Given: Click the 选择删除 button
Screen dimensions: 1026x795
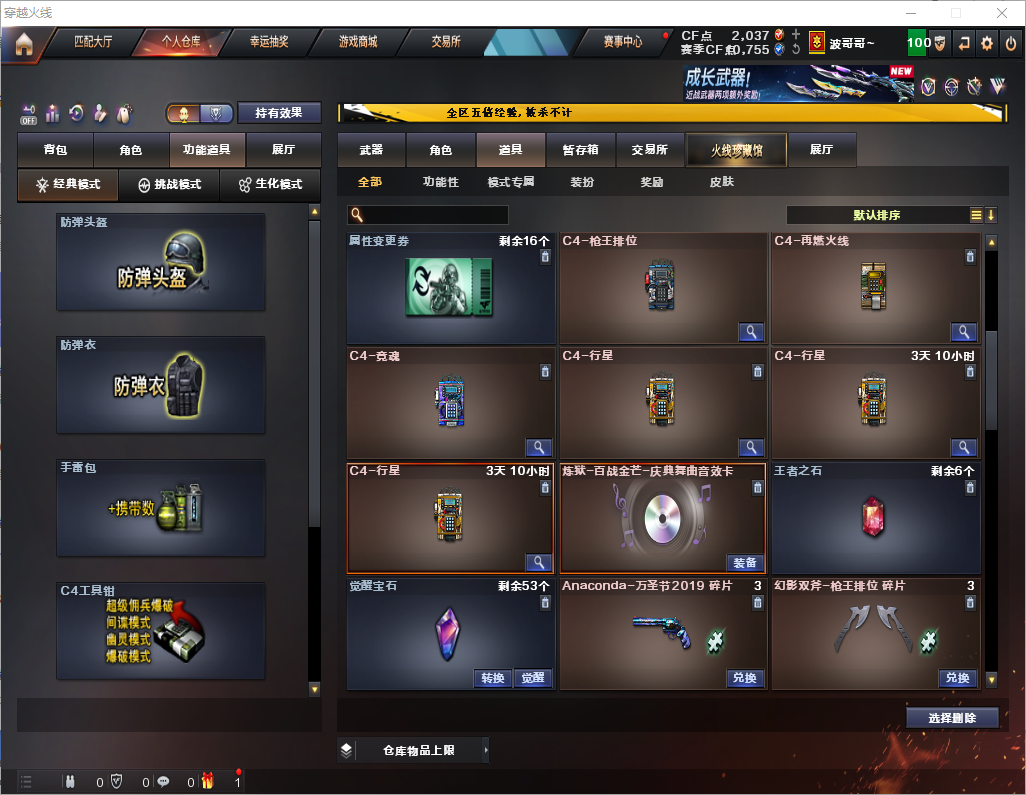Looking at the screenshot, I should pos(952,718).
